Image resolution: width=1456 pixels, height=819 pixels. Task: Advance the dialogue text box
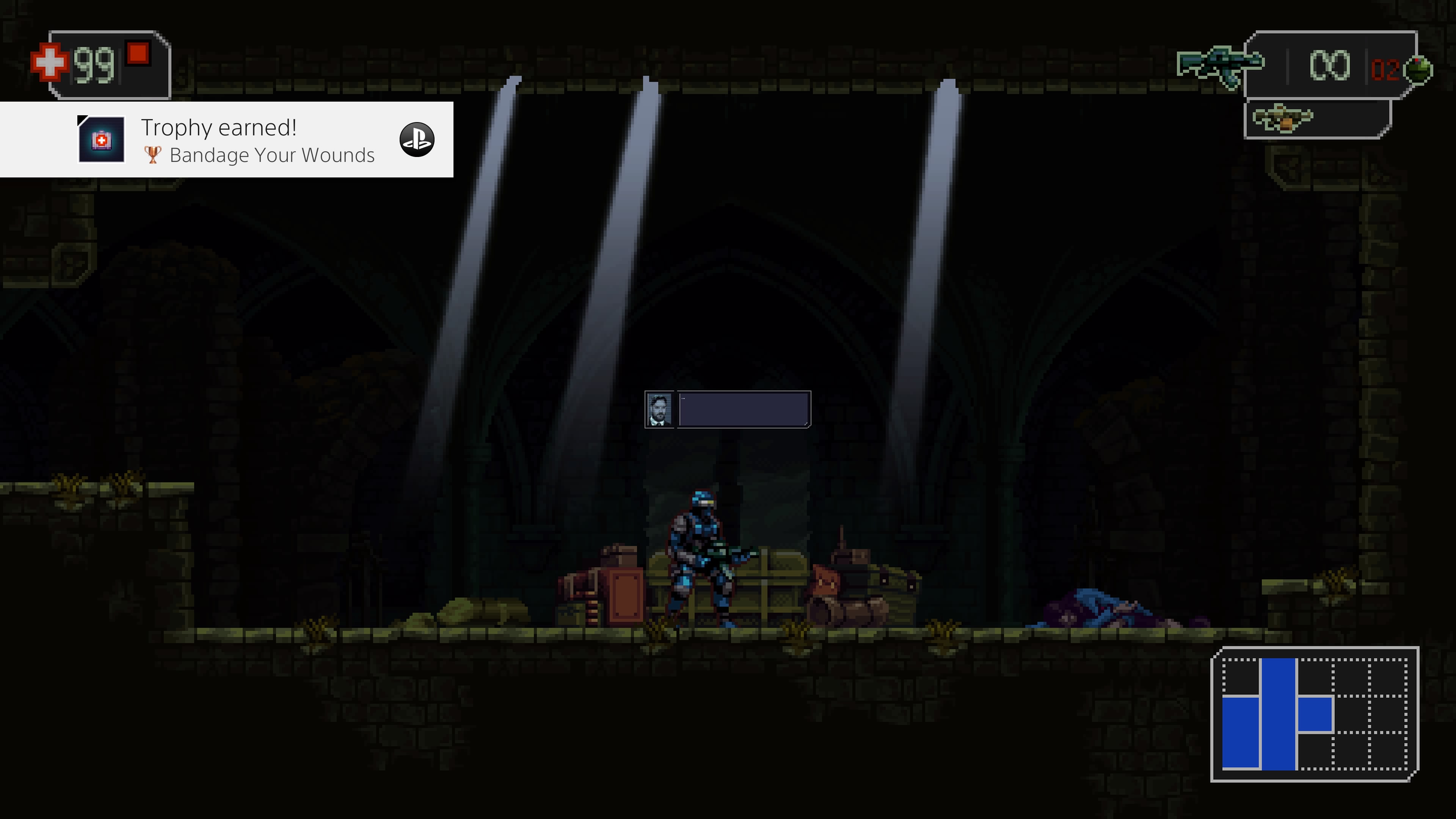tap(743, 409)
